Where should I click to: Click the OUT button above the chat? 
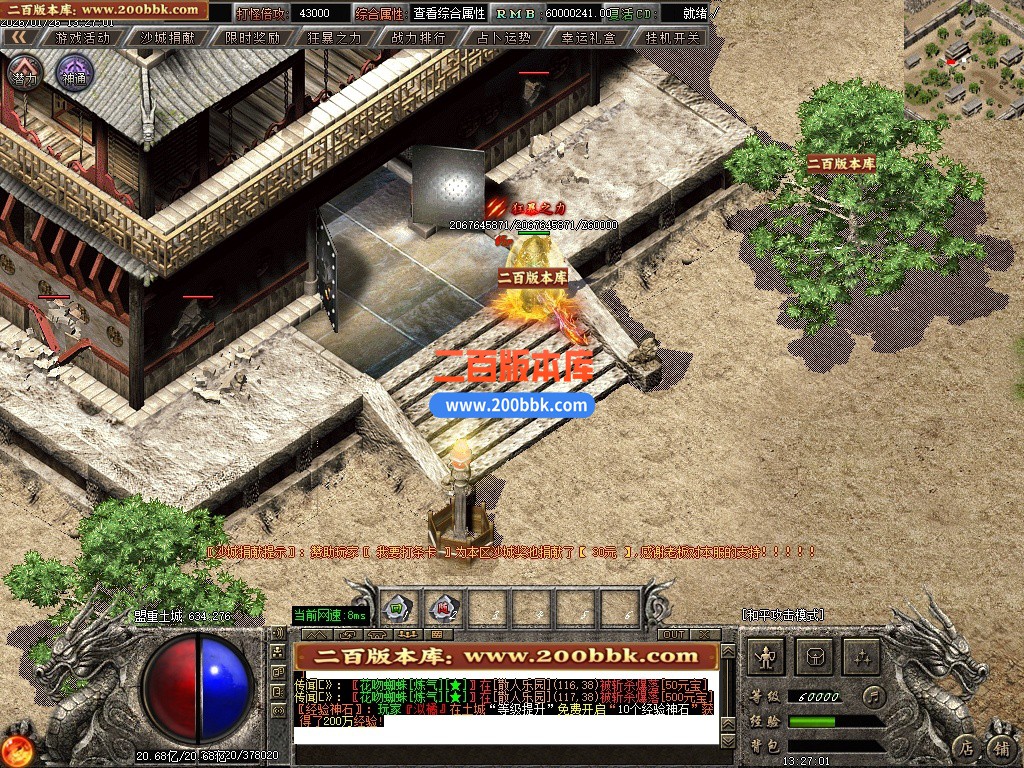[673, 634]
